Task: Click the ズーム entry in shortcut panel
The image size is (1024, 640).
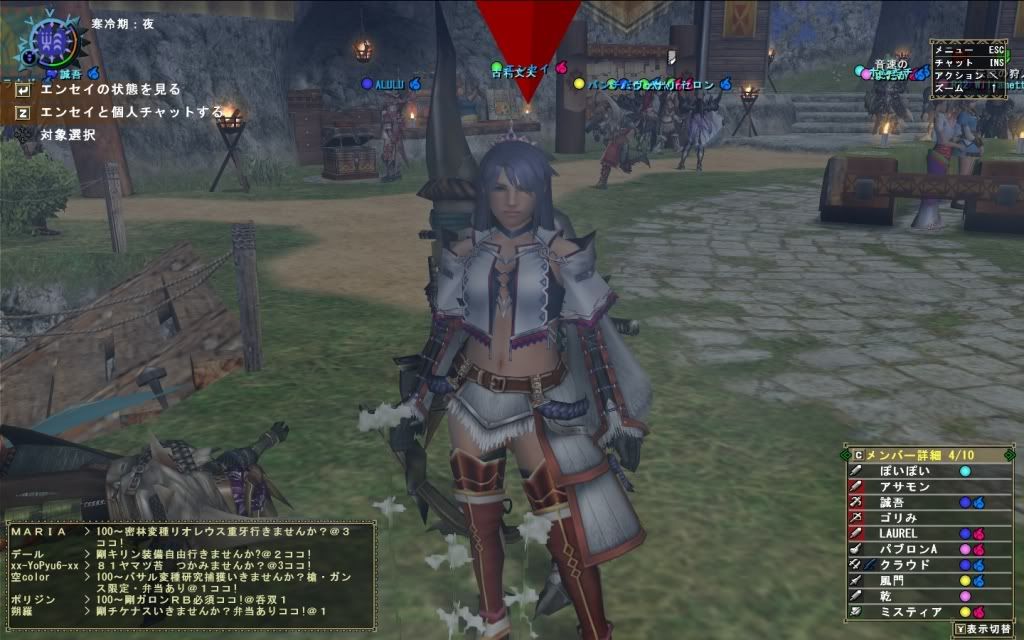Action: point(966,88)
